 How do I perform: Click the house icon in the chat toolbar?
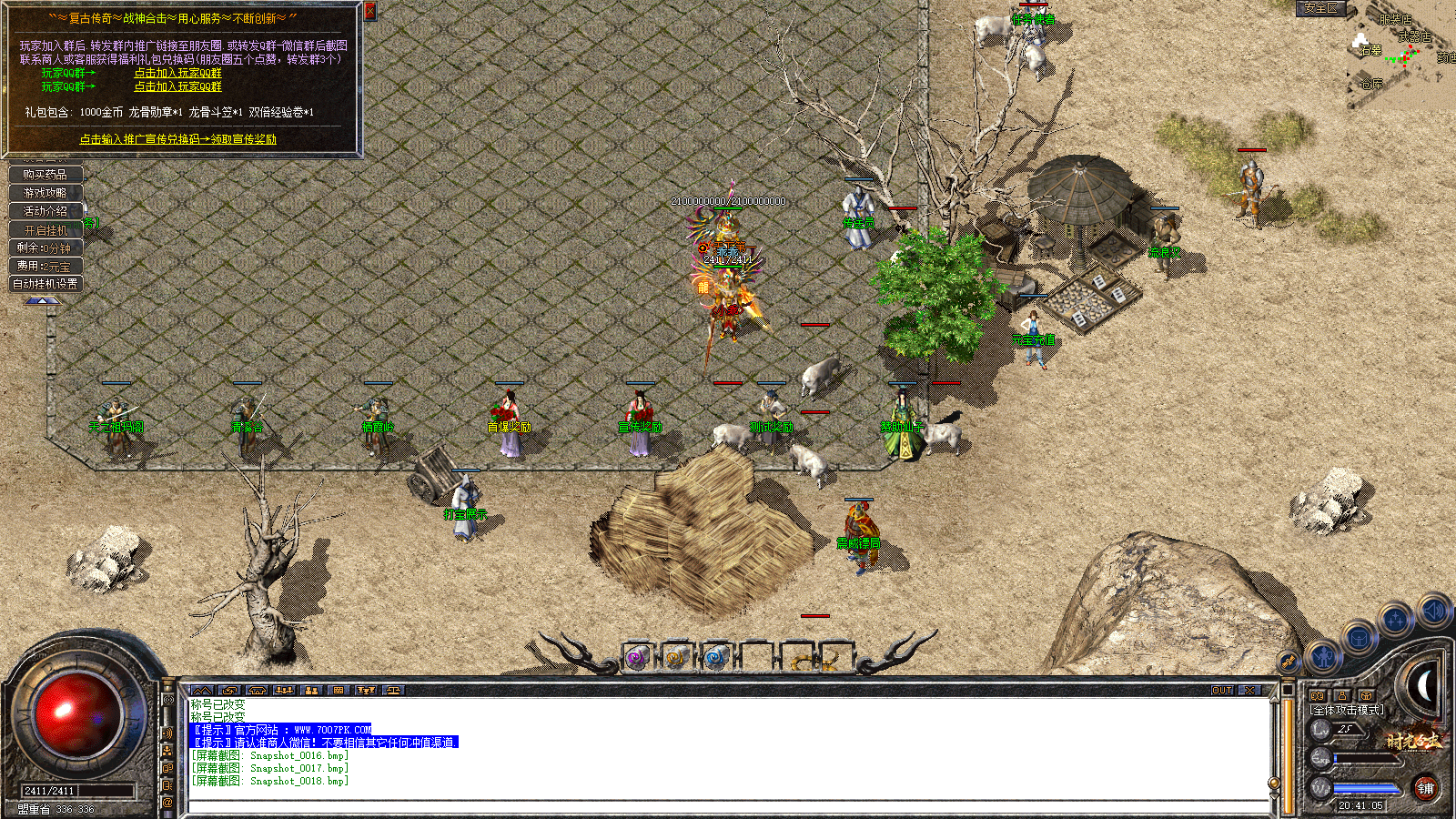pos(258,690)
